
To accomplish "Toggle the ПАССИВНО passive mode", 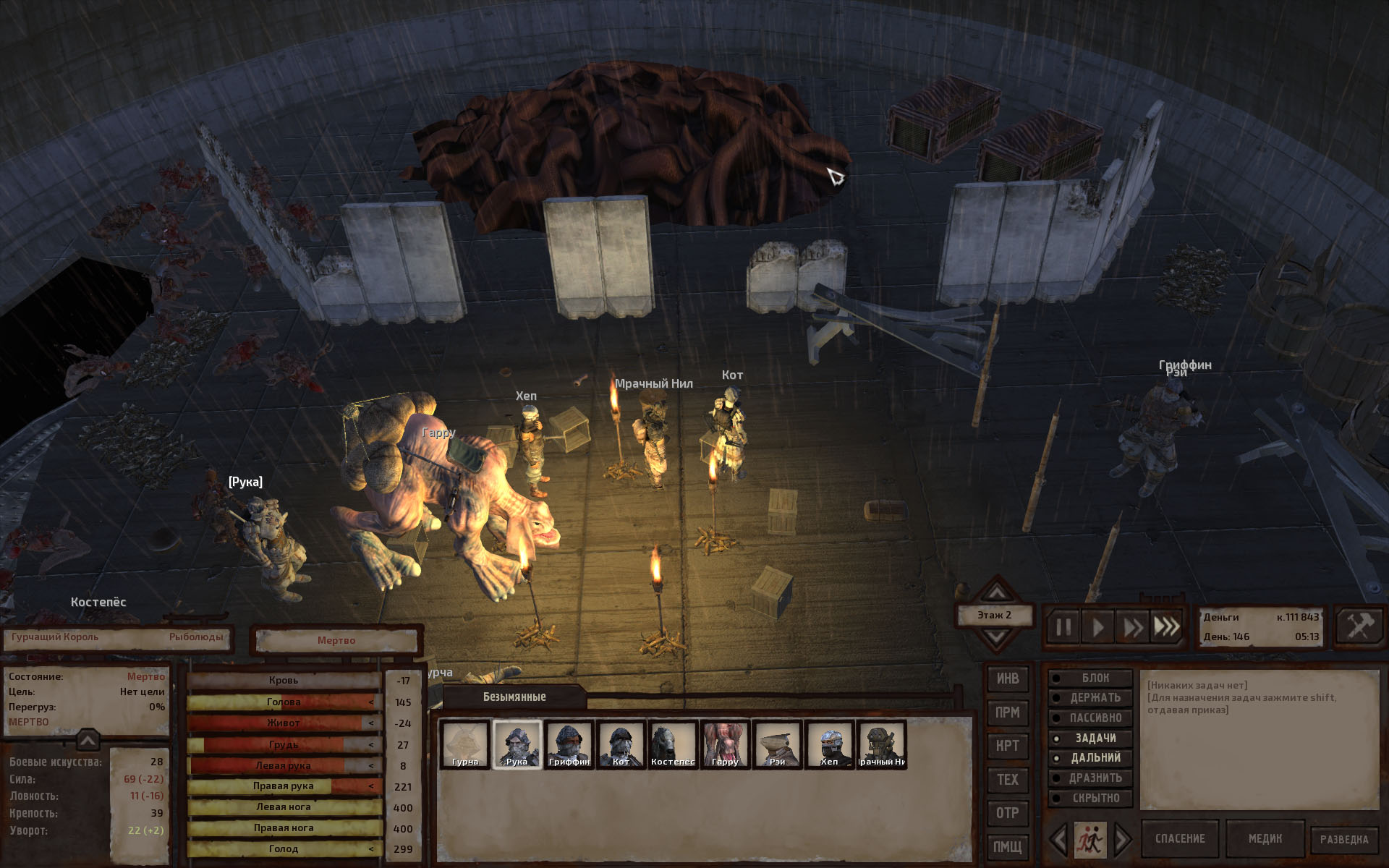I will 1091,718.
